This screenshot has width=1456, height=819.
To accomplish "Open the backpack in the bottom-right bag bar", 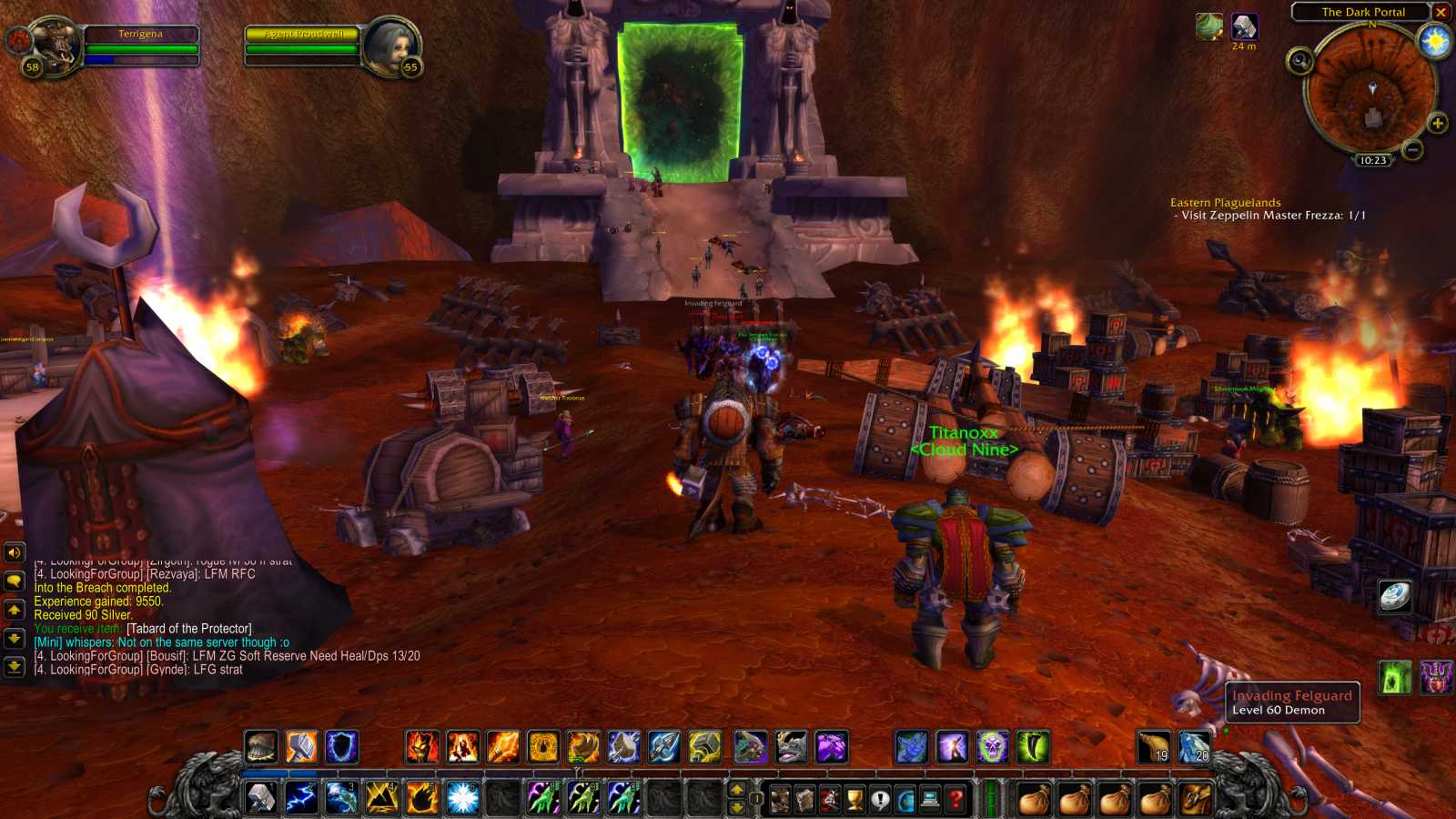I will 1195,796.
